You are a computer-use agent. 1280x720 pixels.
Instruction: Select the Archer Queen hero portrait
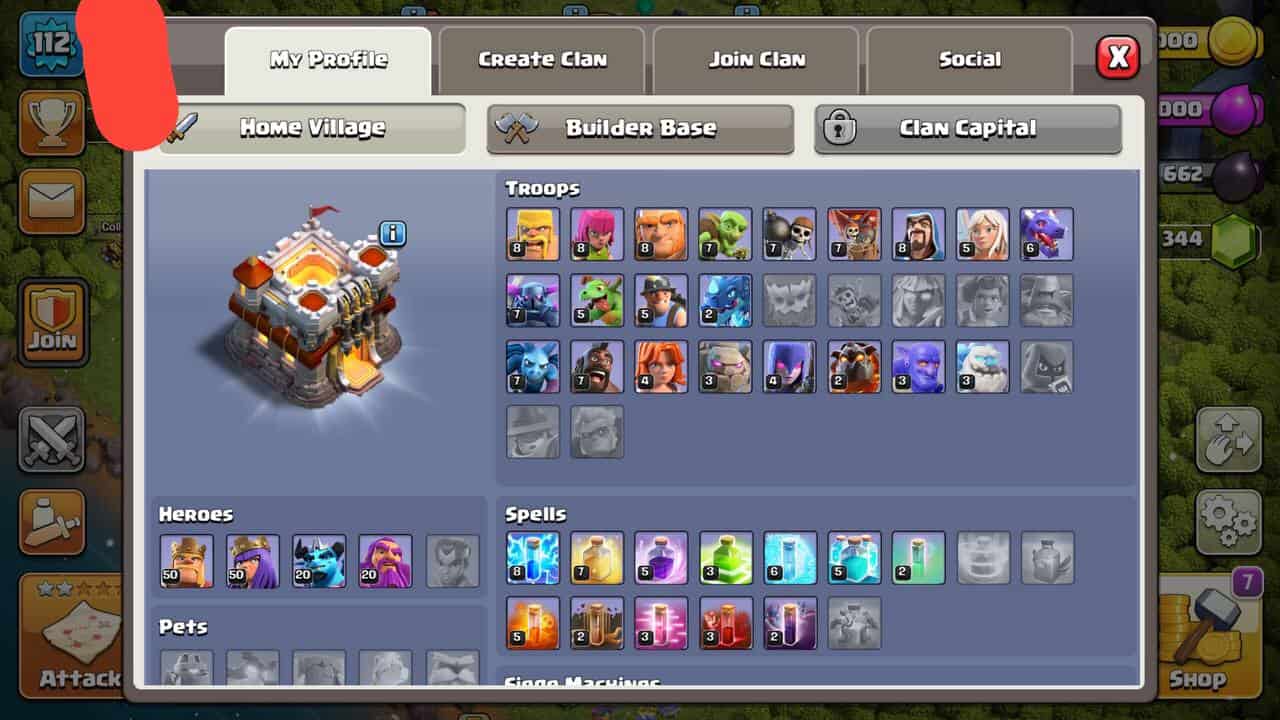coord(252,560)
